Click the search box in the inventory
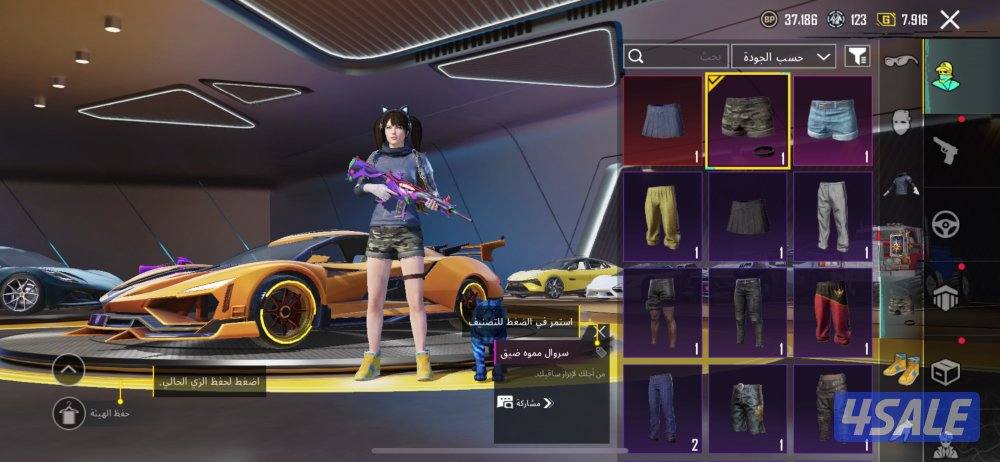The height and width of the screenshot is (462, 1000). 675,56
